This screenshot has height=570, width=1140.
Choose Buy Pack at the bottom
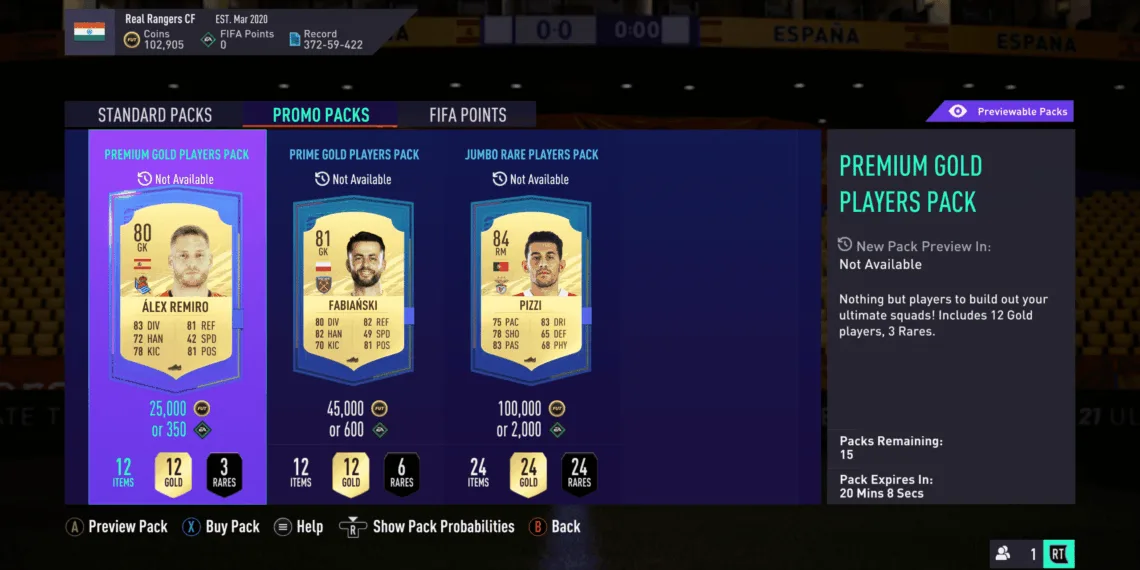click(x=221, y=527)
